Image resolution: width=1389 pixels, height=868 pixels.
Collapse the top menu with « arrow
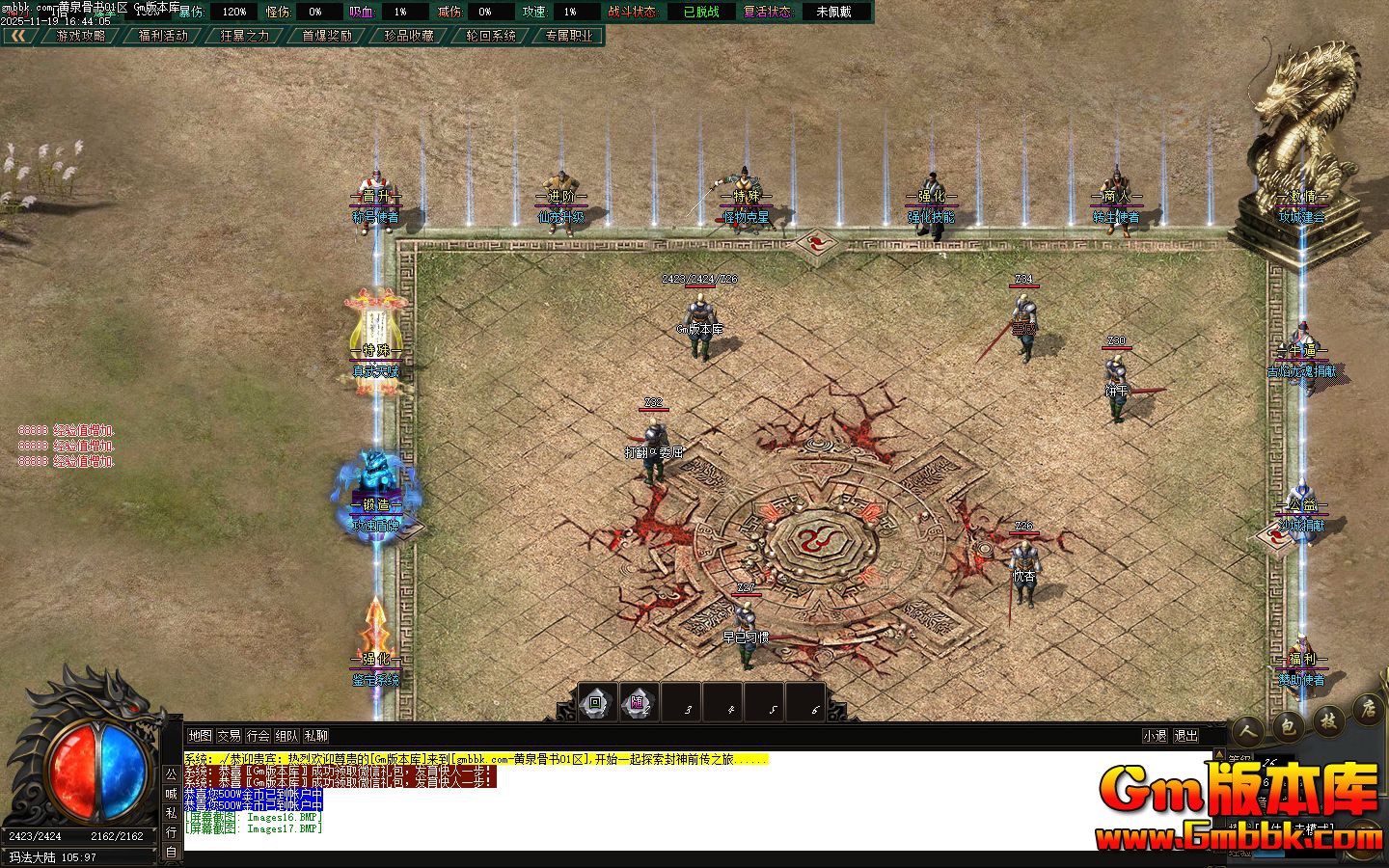19,38
